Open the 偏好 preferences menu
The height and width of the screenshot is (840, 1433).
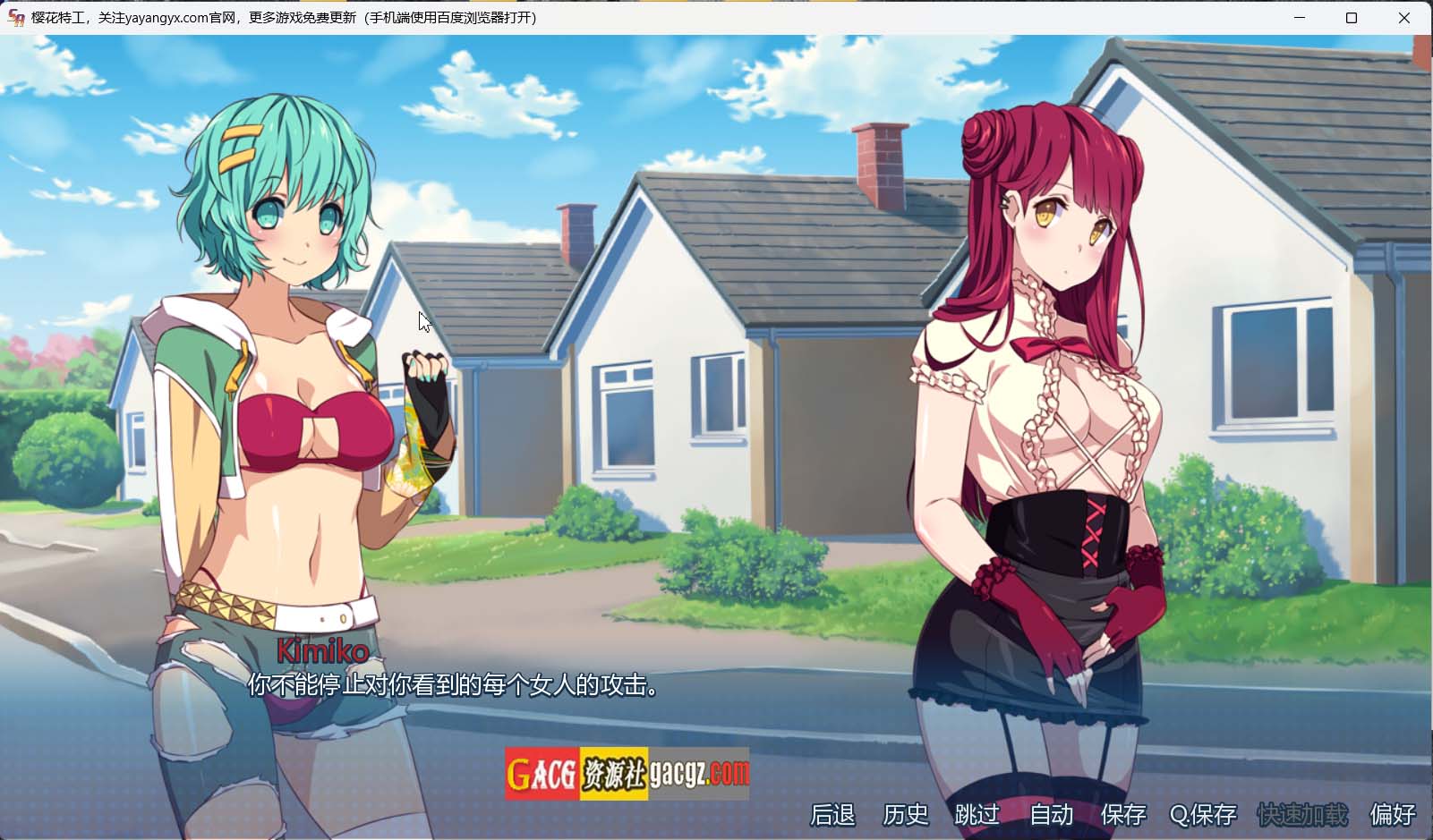pyautogui.click(x=1393, y=815)
